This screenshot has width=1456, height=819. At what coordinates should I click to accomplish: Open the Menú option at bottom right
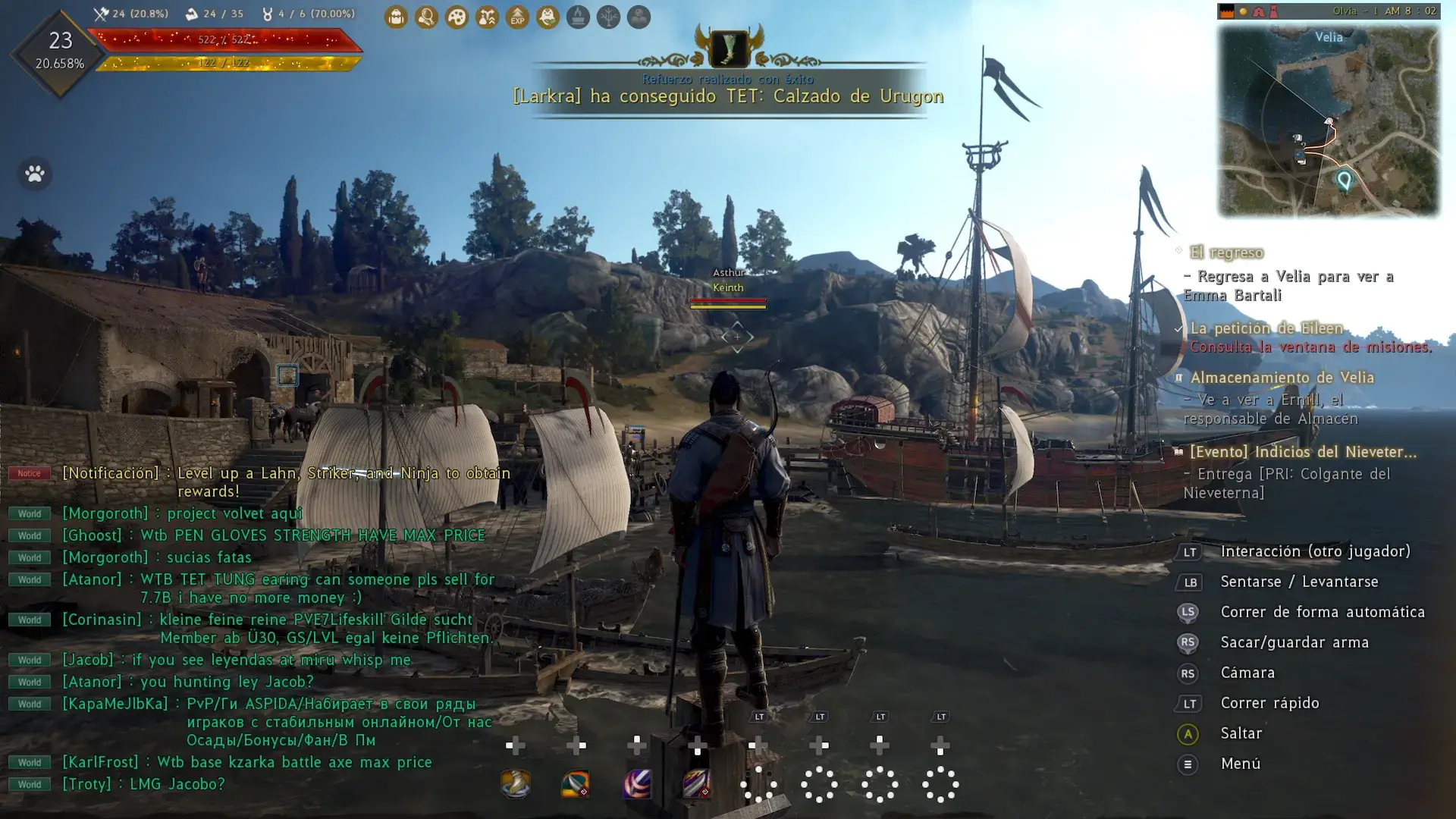coord(1241,764)
